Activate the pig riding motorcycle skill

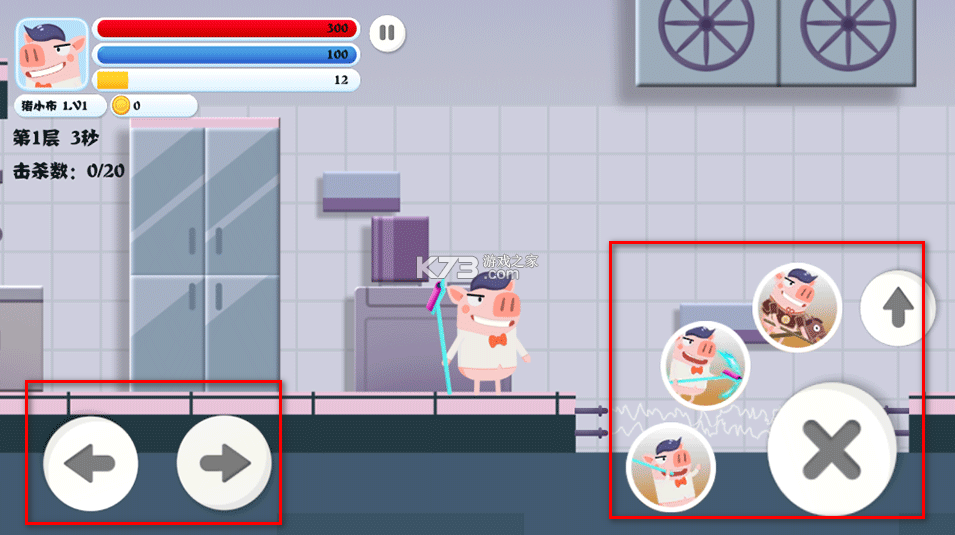click(x=796, y=307)
